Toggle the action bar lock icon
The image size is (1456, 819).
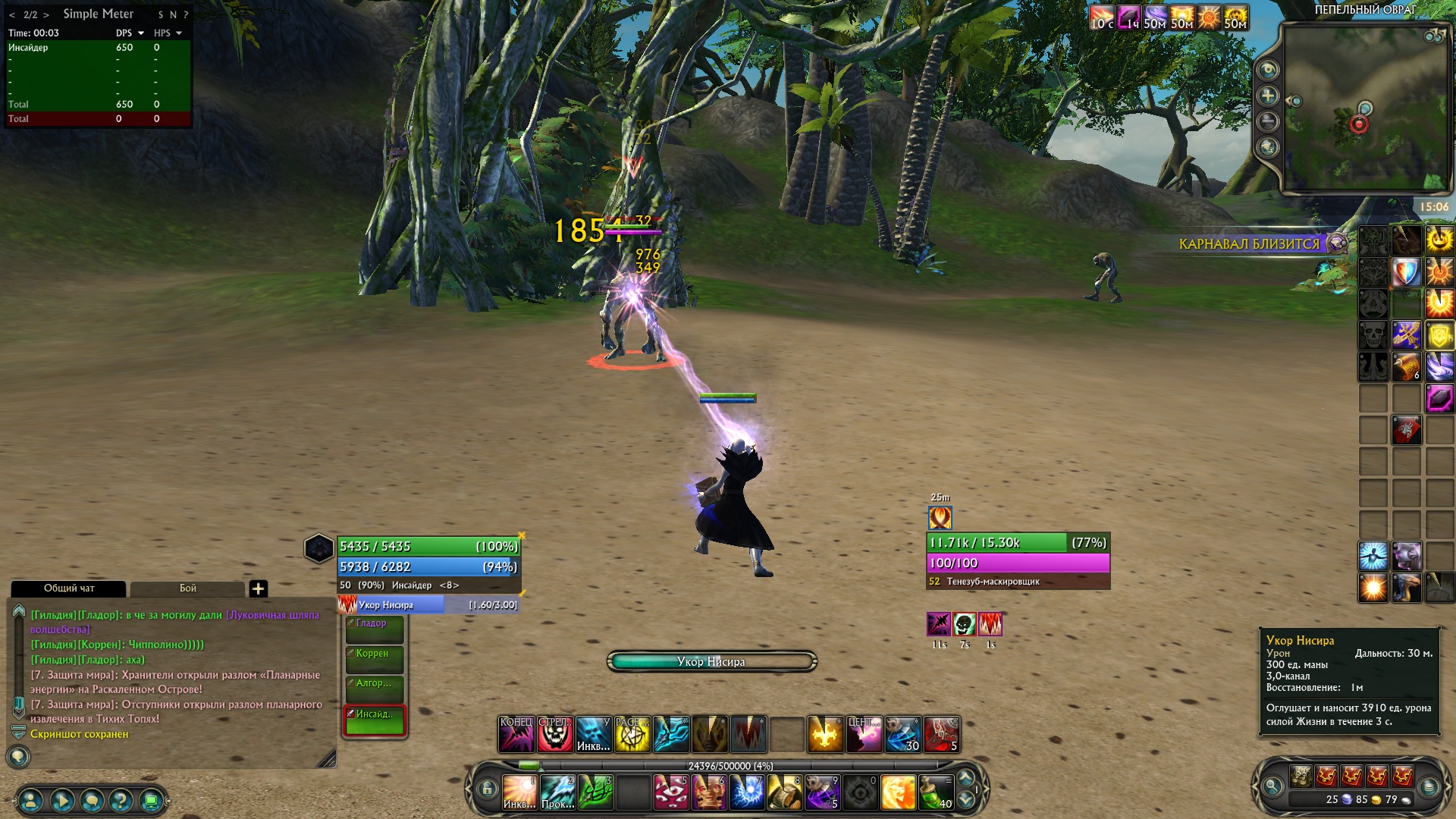[487, 789]
